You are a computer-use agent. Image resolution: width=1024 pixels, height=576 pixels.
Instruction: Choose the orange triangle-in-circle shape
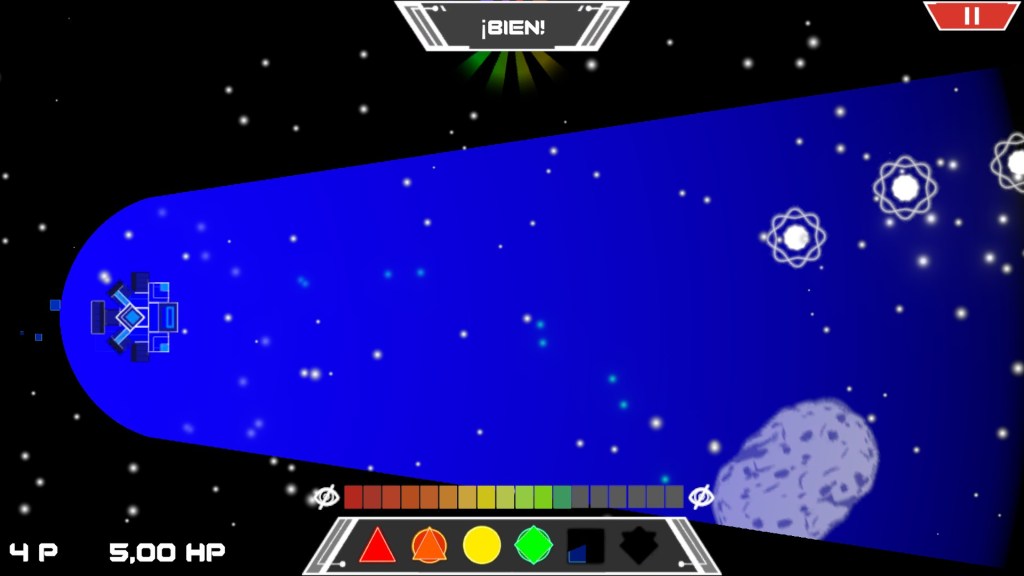point(429,546)
